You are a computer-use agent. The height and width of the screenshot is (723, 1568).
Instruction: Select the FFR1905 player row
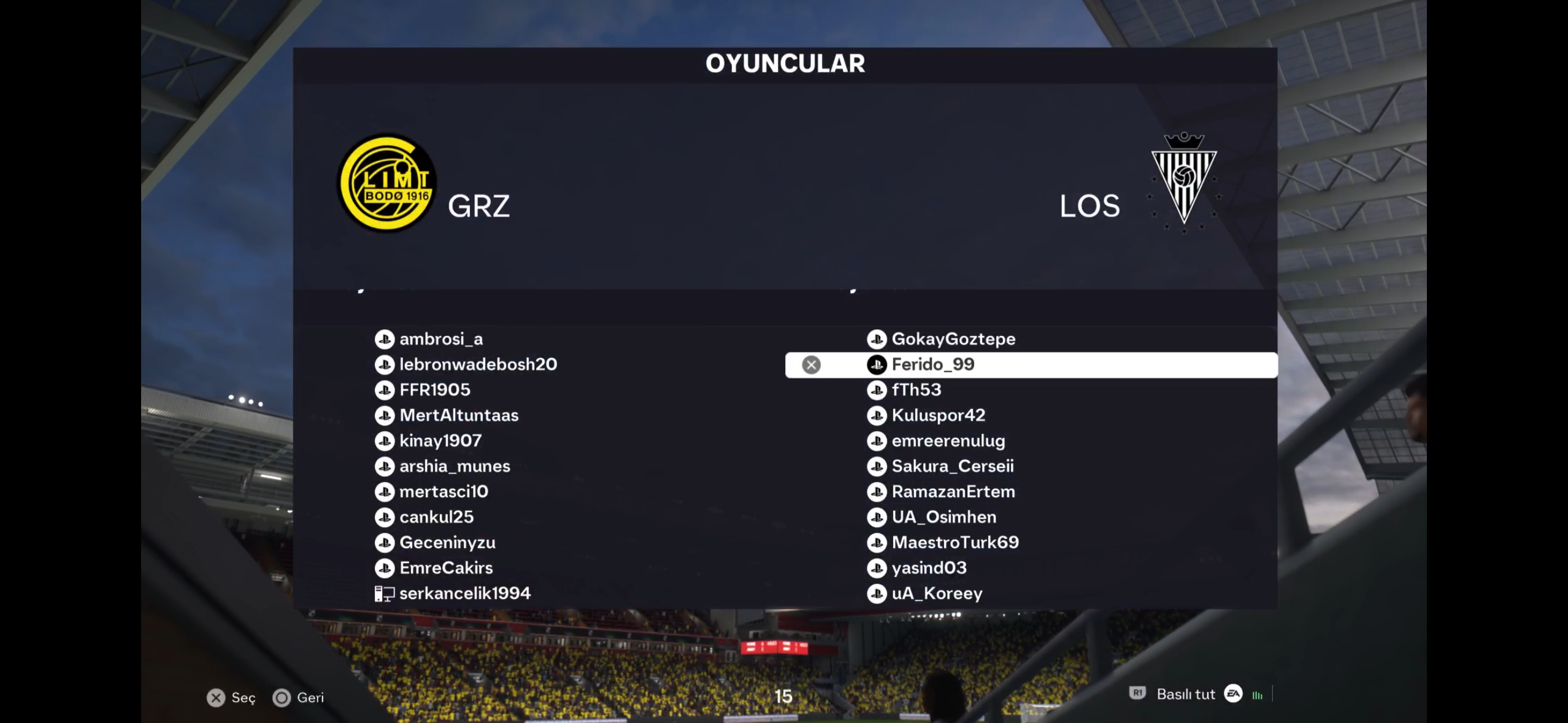click(x=434, y=390)
